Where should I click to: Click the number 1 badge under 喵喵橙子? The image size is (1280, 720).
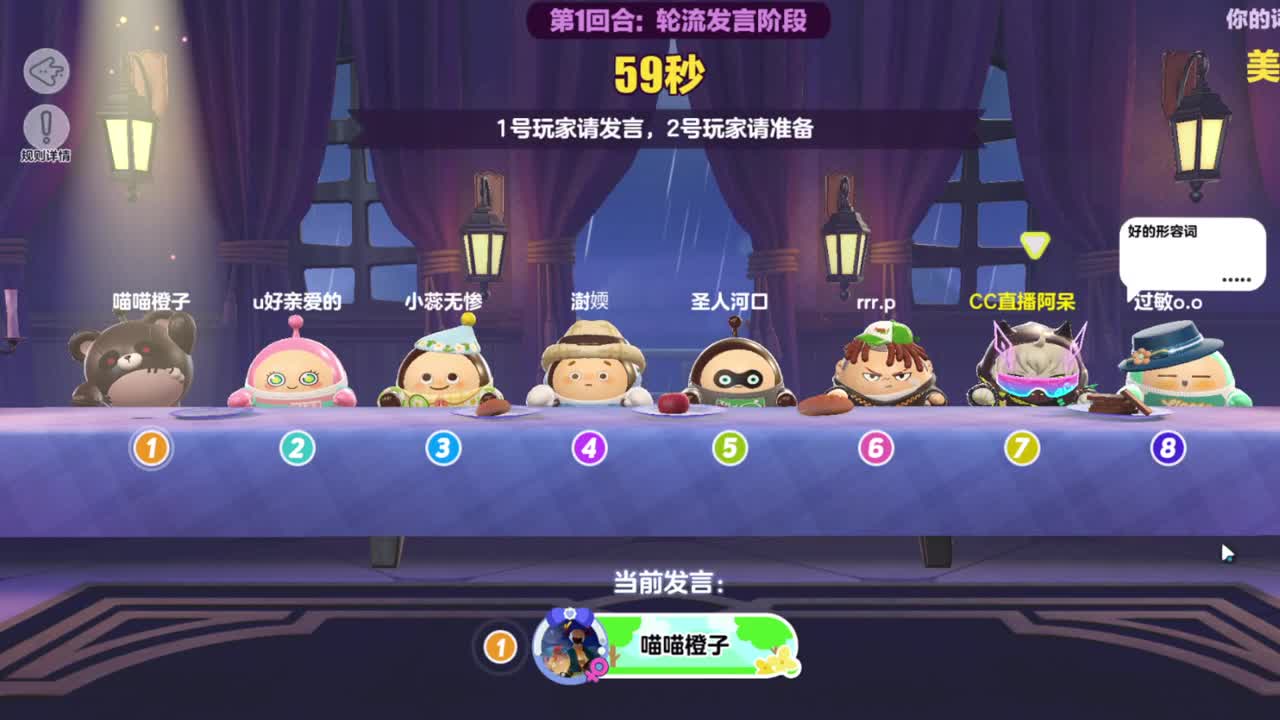[150, 449]
